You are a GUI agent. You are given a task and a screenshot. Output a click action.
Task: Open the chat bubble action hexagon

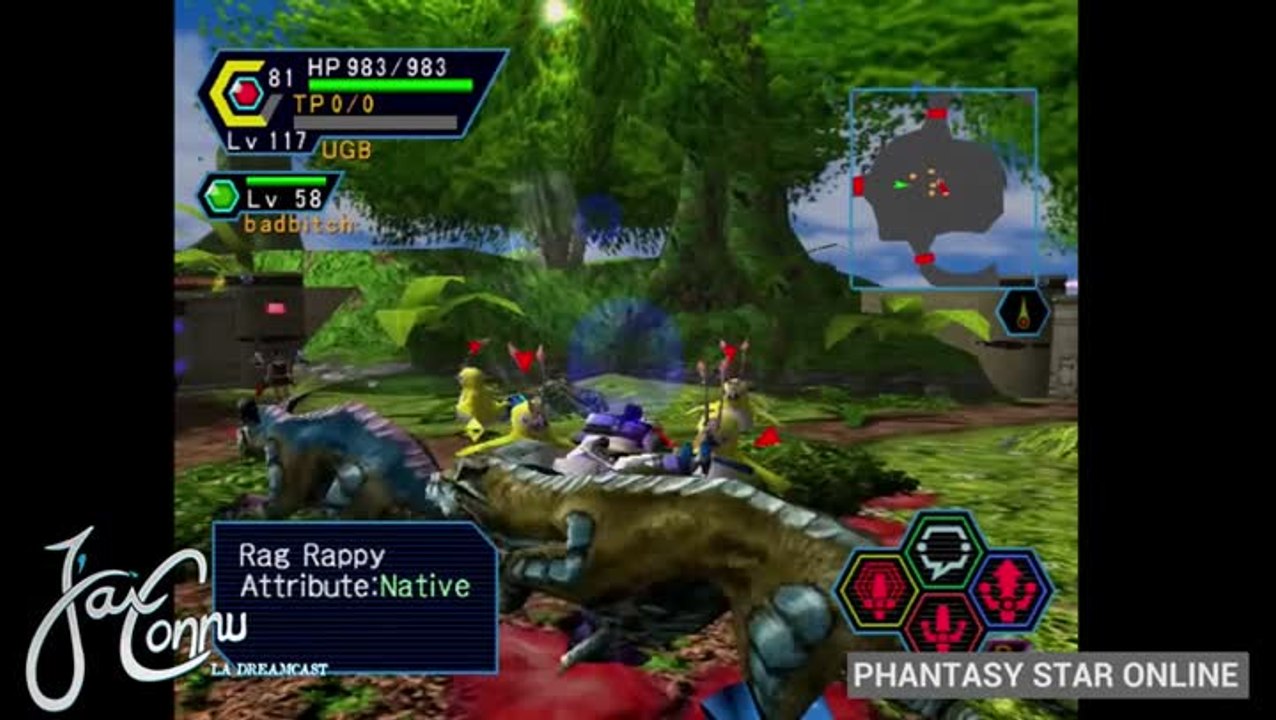[943, 551]
